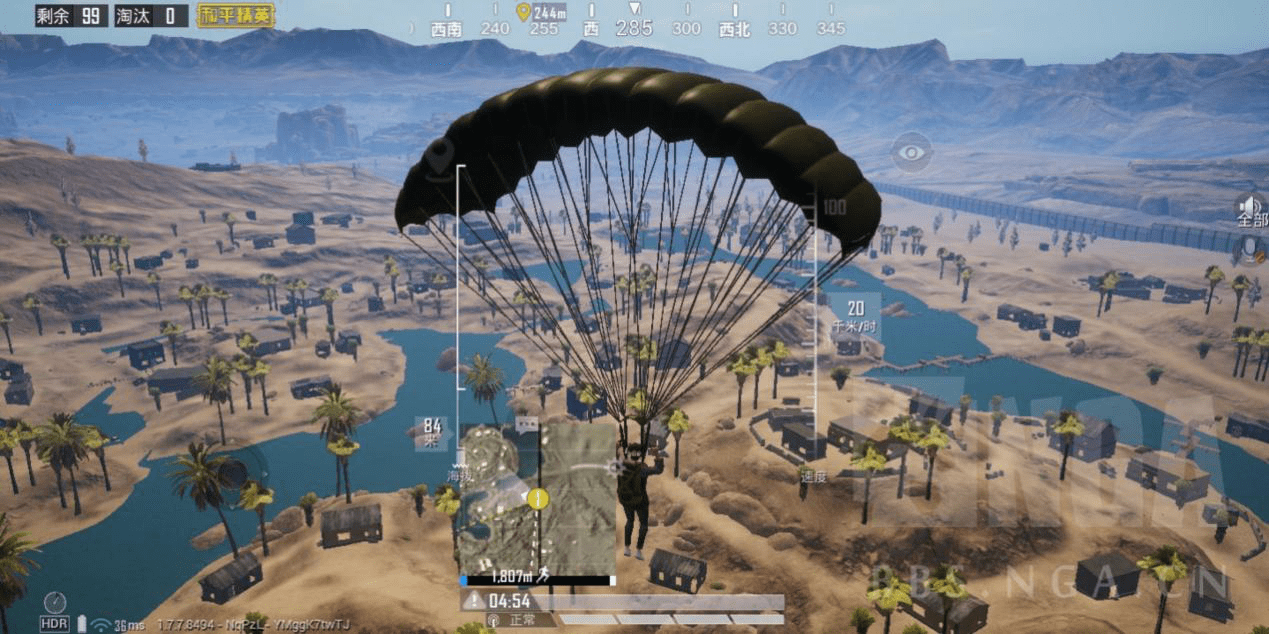Click the yellow waypoint marker on the compass

point(522,12)
